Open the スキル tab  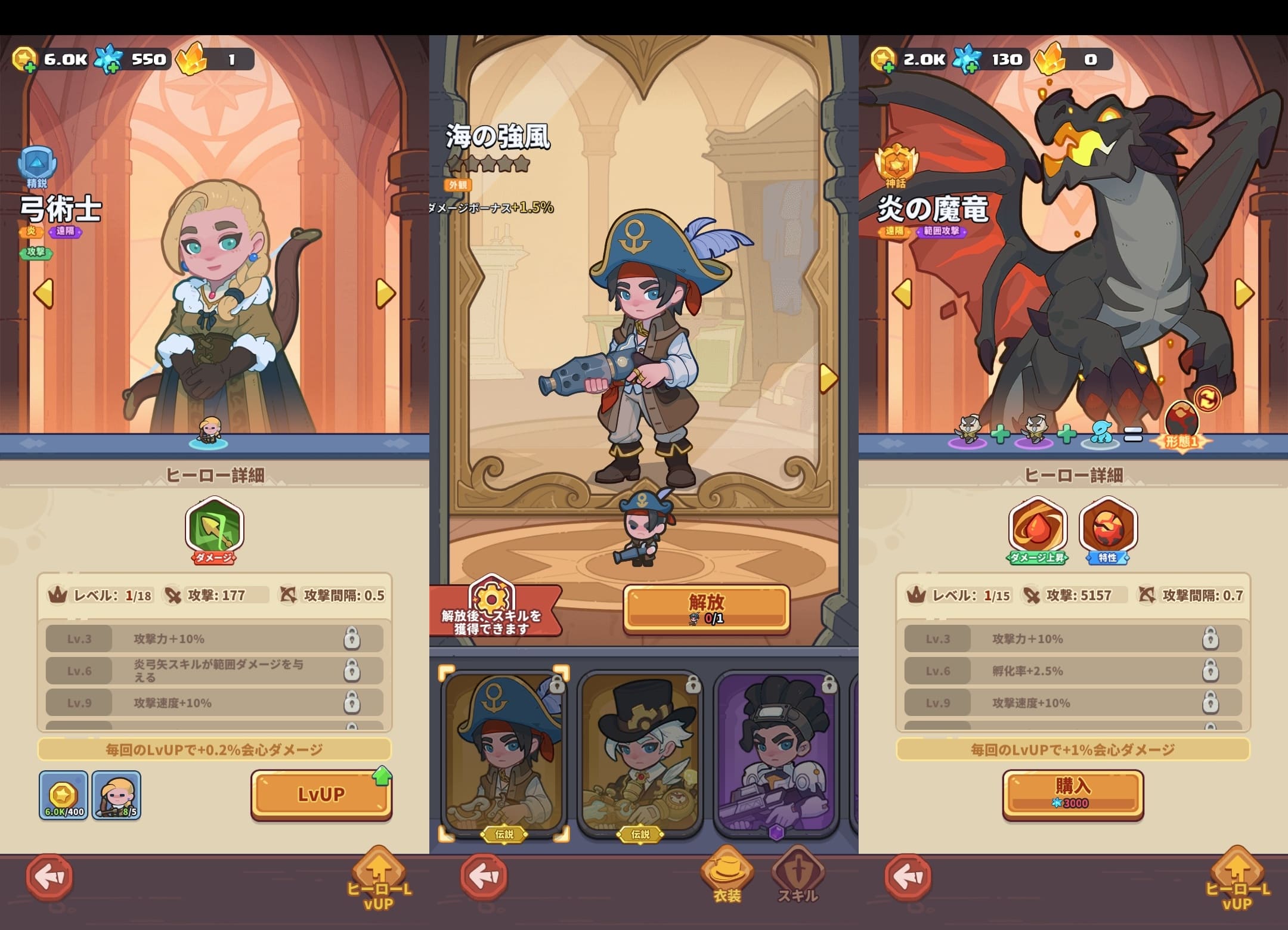(x=797, y=876)
